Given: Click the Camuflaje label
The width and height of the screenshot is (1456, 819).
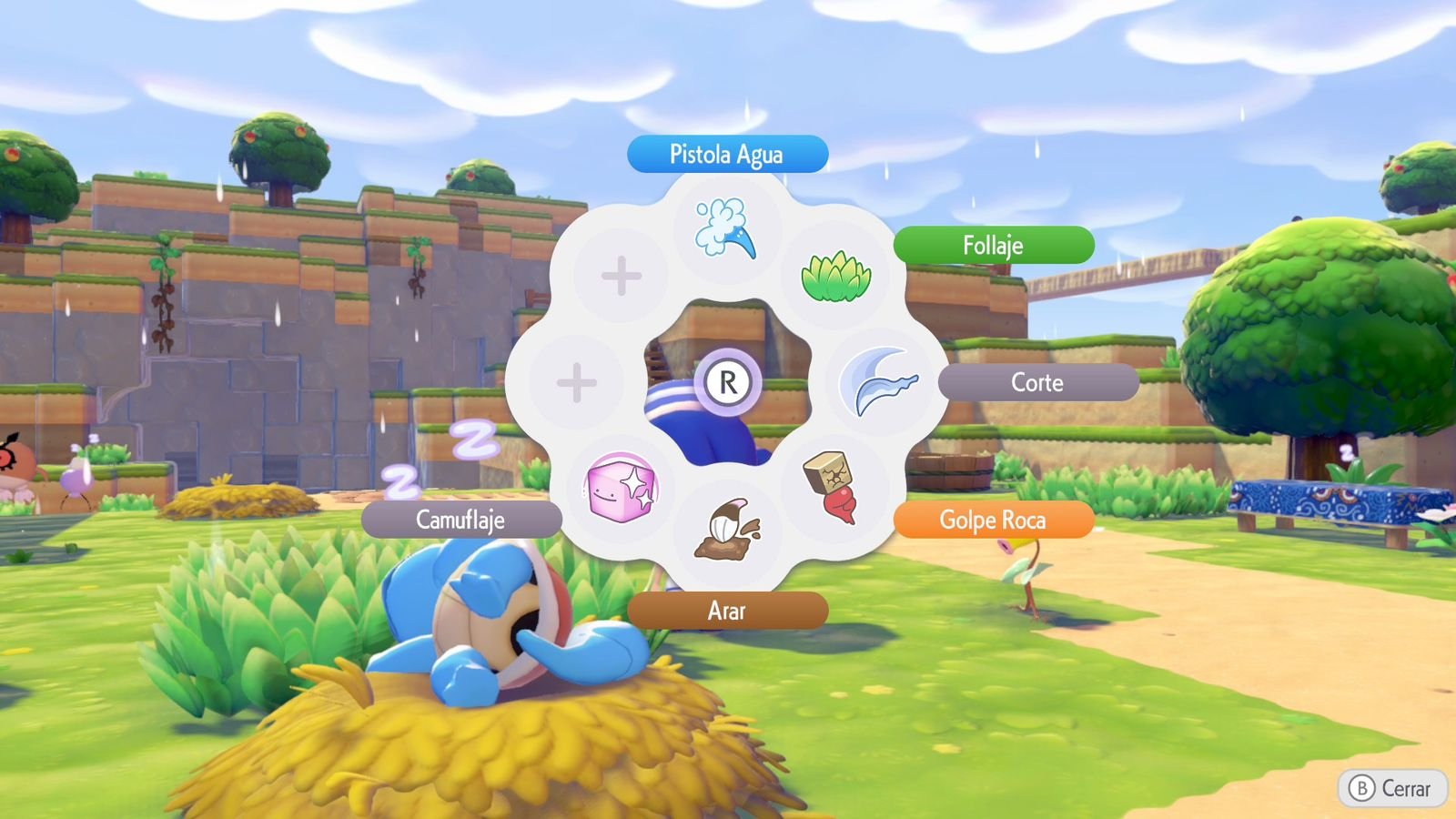Looking at the screenshot, I should [461, 521].
